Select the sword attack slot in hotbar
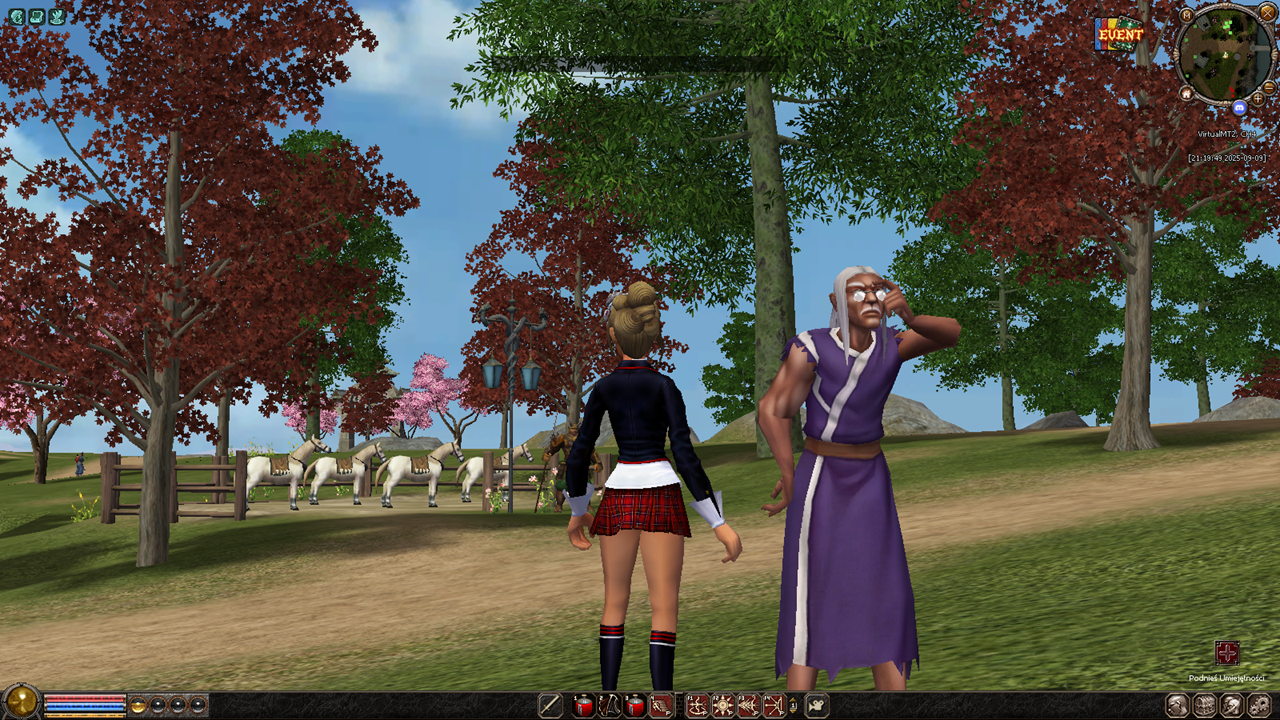Screen dimensions: 1280x720 (x=550, y=706)
